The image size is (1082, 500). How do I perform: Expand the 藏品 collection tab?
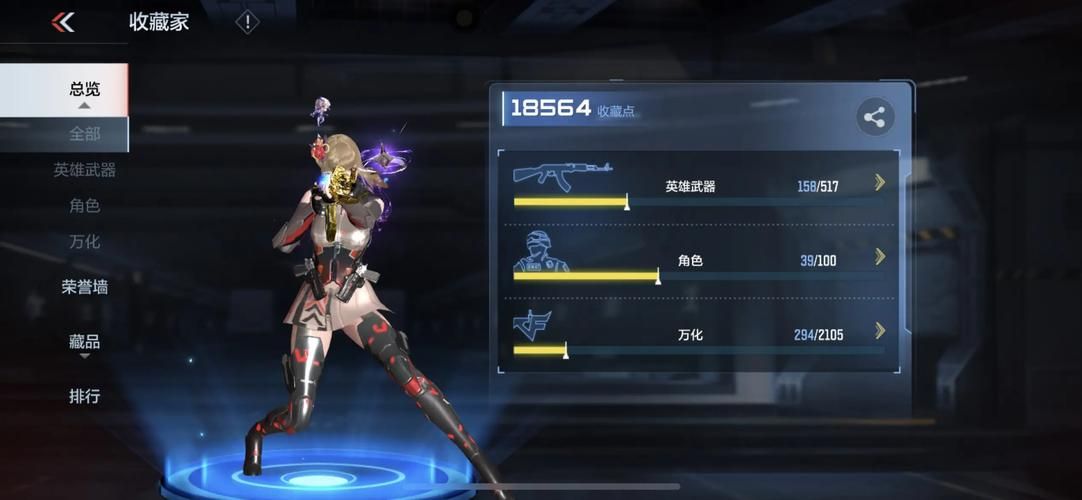[84, 342]
